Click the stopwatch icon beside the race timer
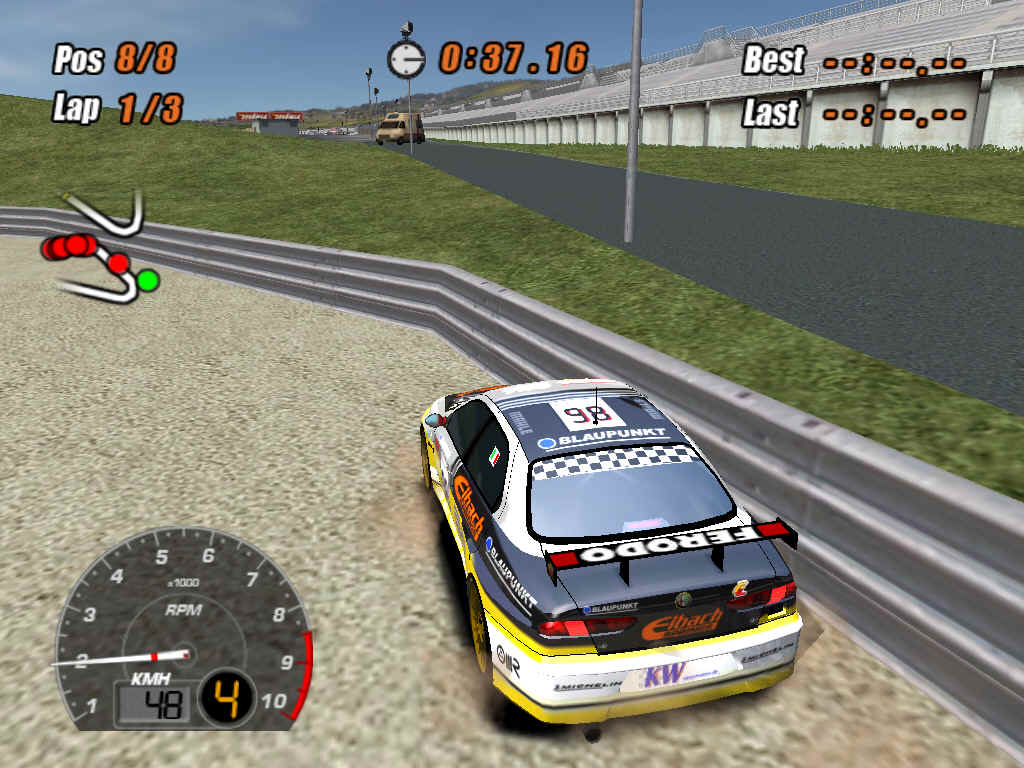This screenshot has width=1024, height=768. click(406, 59)
